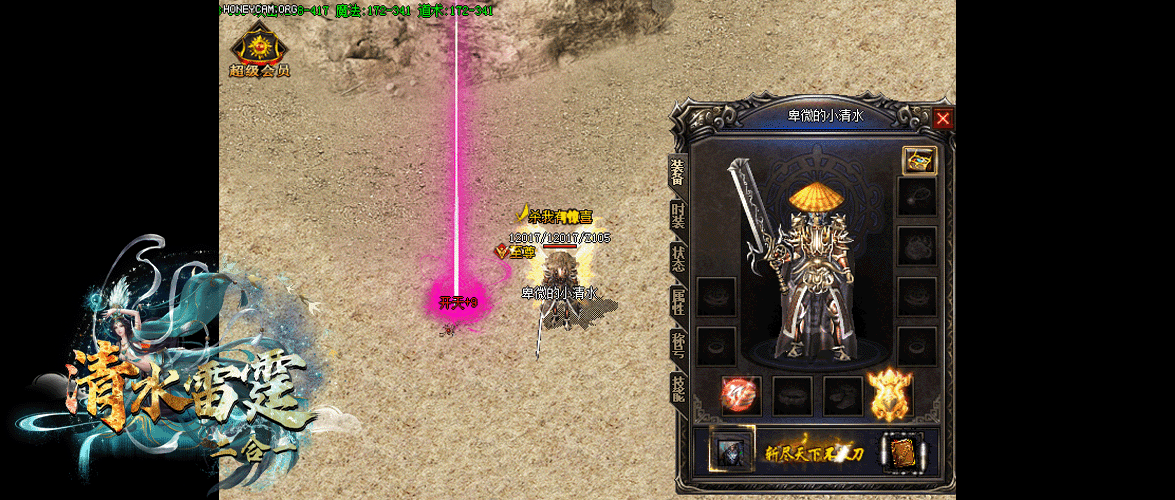Show the 状态 status tab

(678, 255)
